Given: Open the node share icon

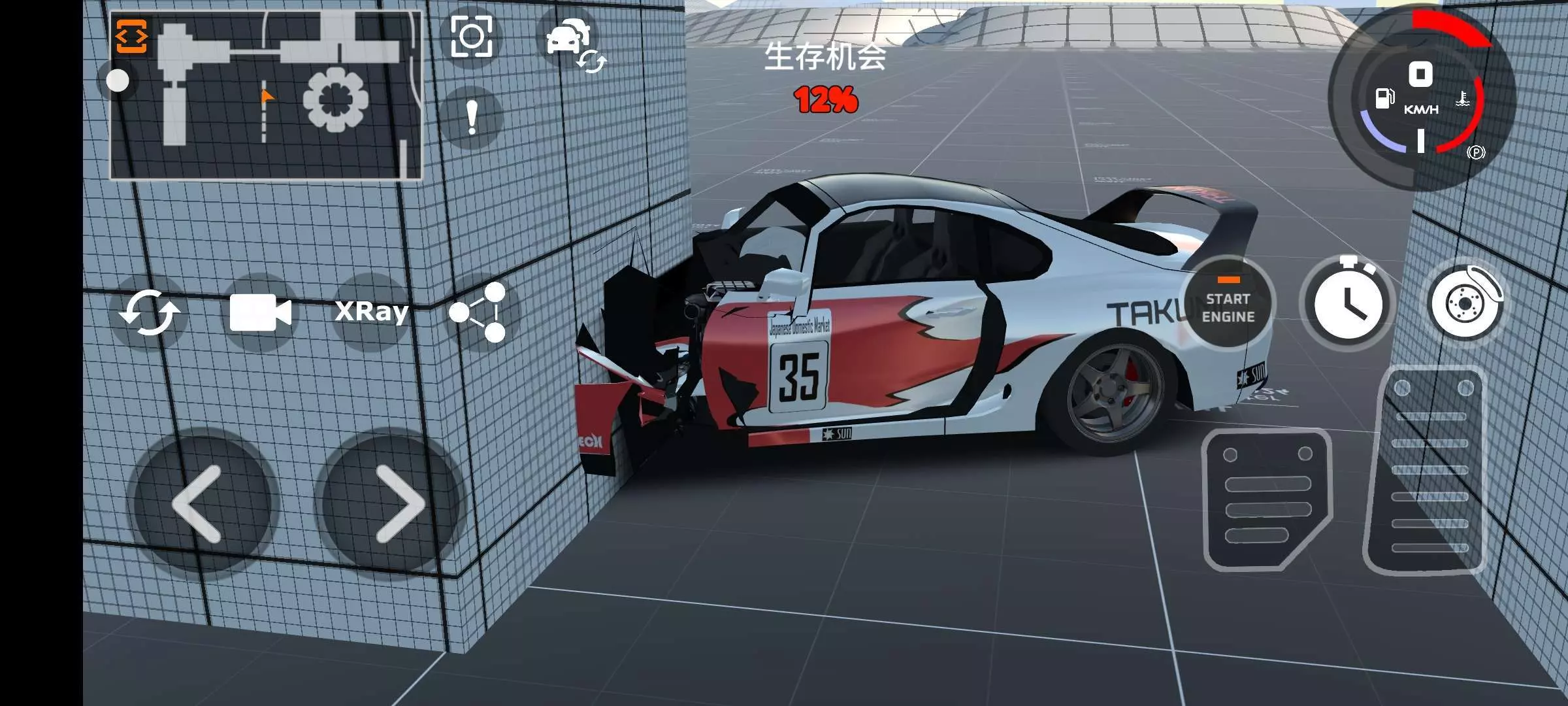Looking at the screenshot, I should click(x=479, y=312).
